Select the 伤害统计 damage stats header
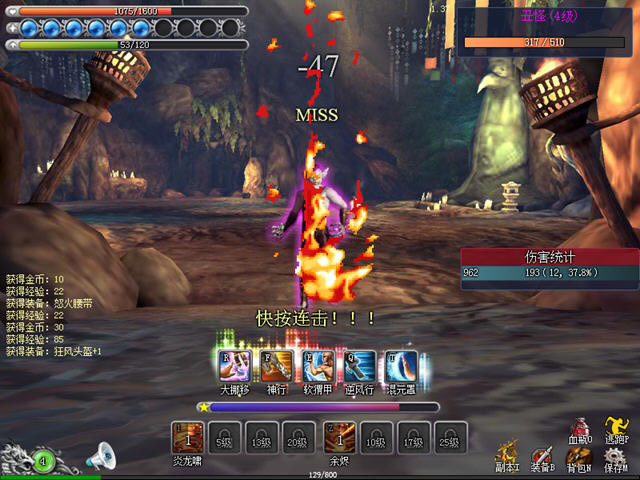The image size is (640, 480). pos(549,257)
